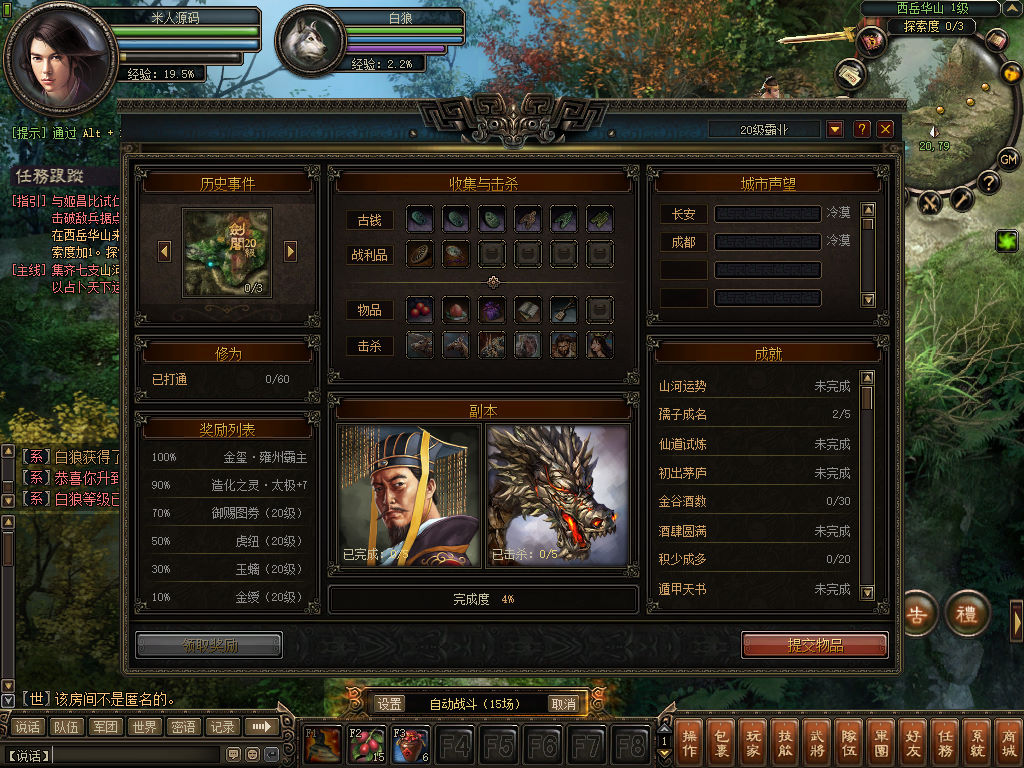Open the 20级 level dropdown arrow
1024x768 pixels.
(x=835, y=129)
